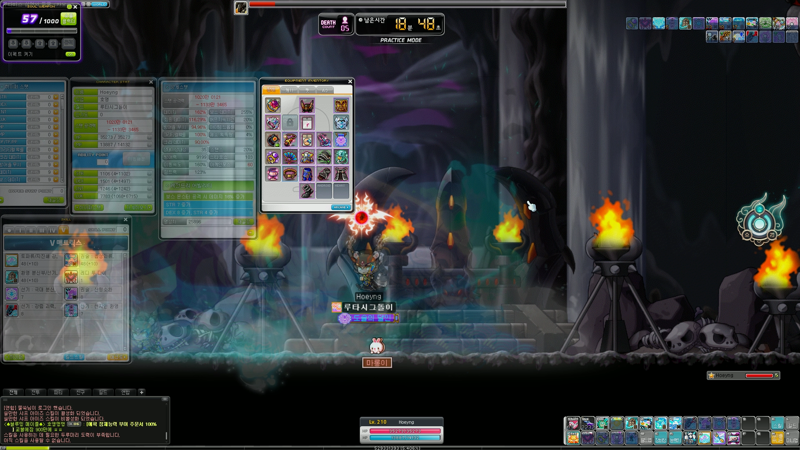The height and width of the screenshot is (450, 800).
Task: Select the weapon slot at equipment bottom row
Action: 307,190
